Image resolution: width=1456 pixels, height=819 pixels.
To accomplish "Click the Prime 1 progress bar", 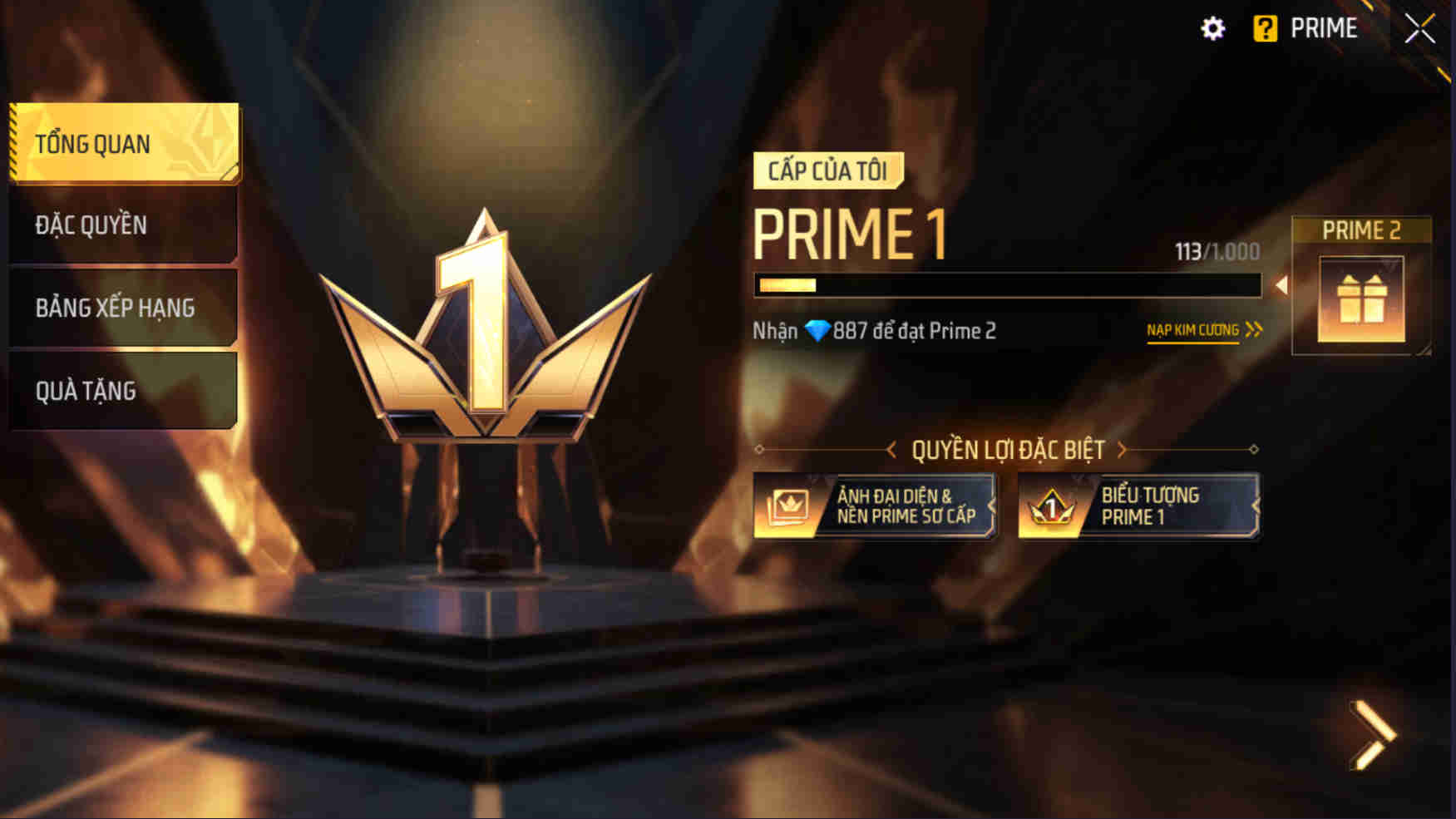I will click(1010, 288).
